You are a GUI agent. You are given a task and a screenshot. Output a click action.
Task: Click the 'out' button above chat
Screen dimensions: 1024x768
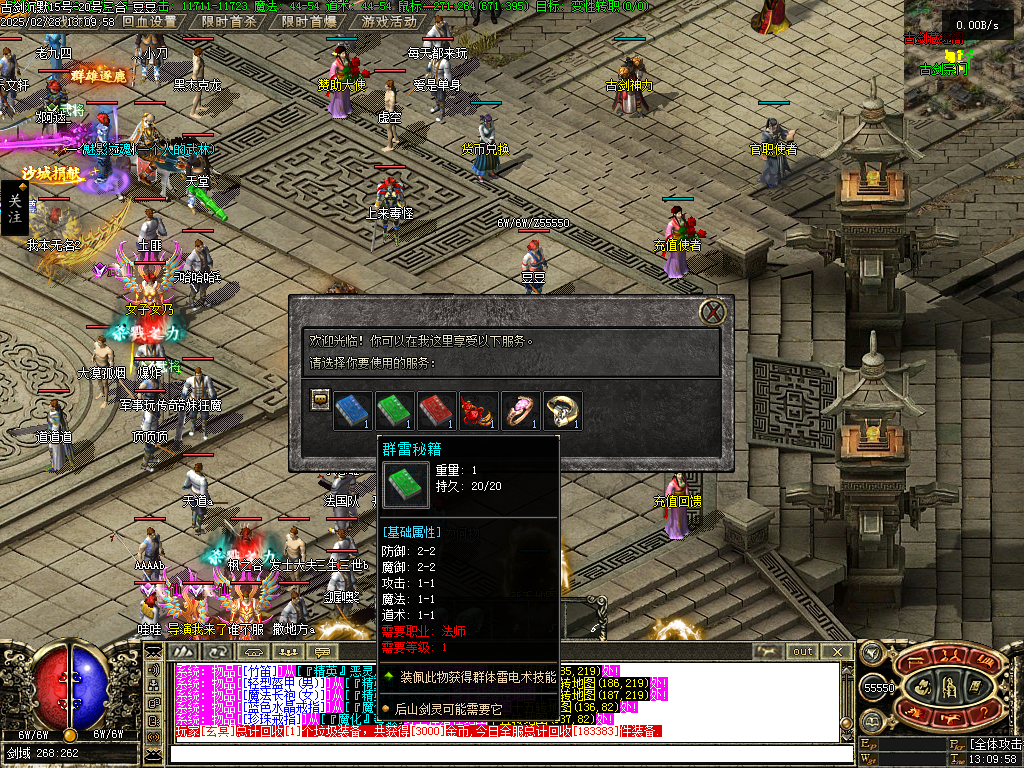pyautogui.click(x=803, y=651)
